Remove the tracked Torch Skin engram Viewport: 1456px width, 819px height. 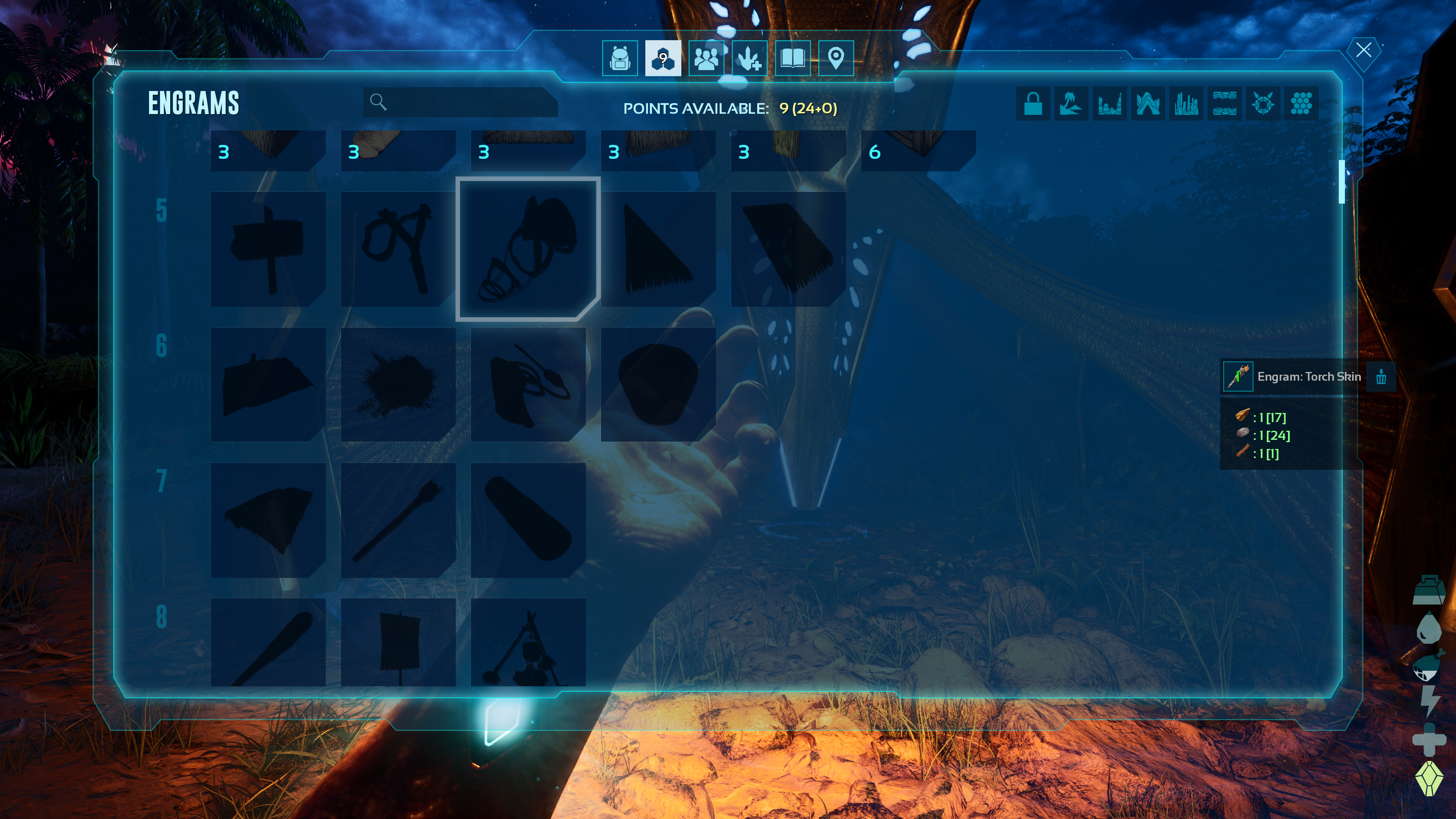pos(1381,377)
